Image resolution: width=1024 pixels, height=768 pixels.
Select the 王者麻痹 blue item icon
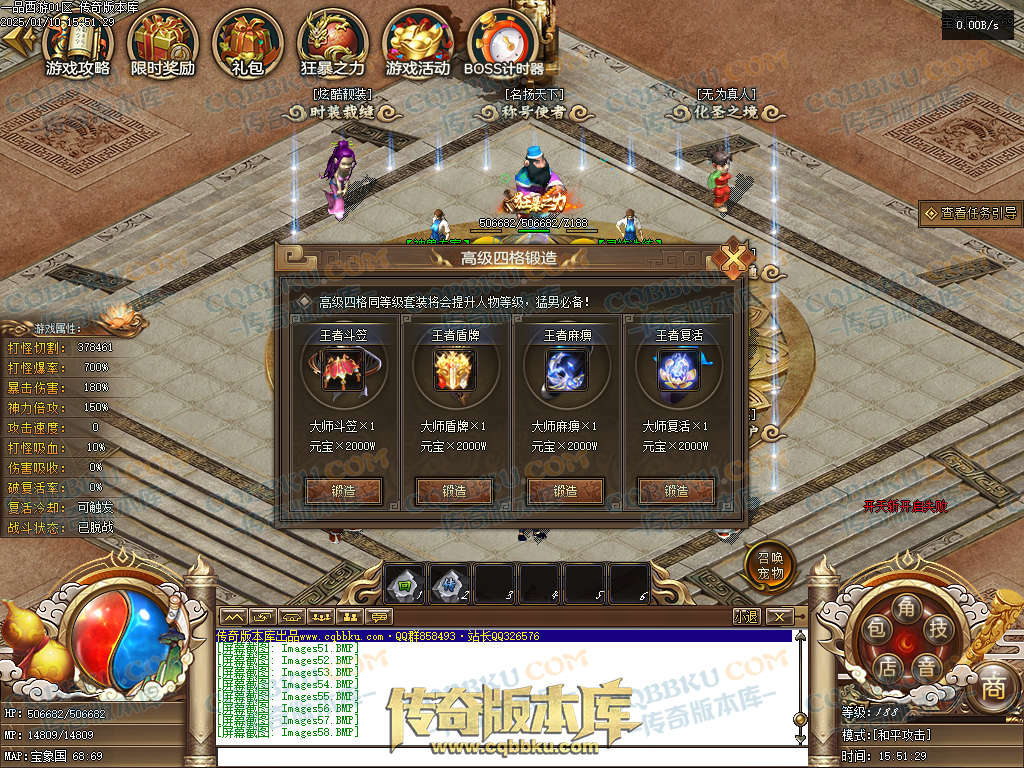[565, 371]
